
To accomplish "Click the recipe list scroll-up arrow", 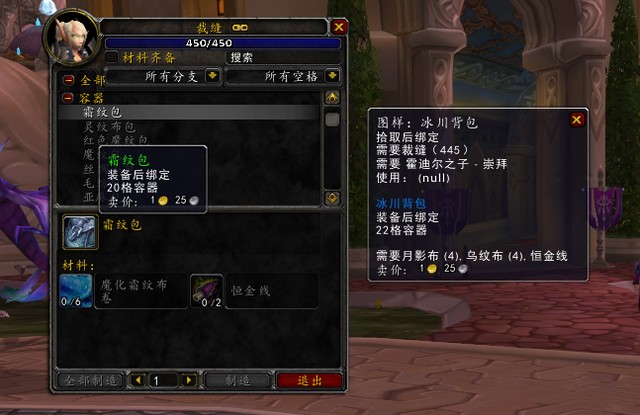I will click(332, 98).
